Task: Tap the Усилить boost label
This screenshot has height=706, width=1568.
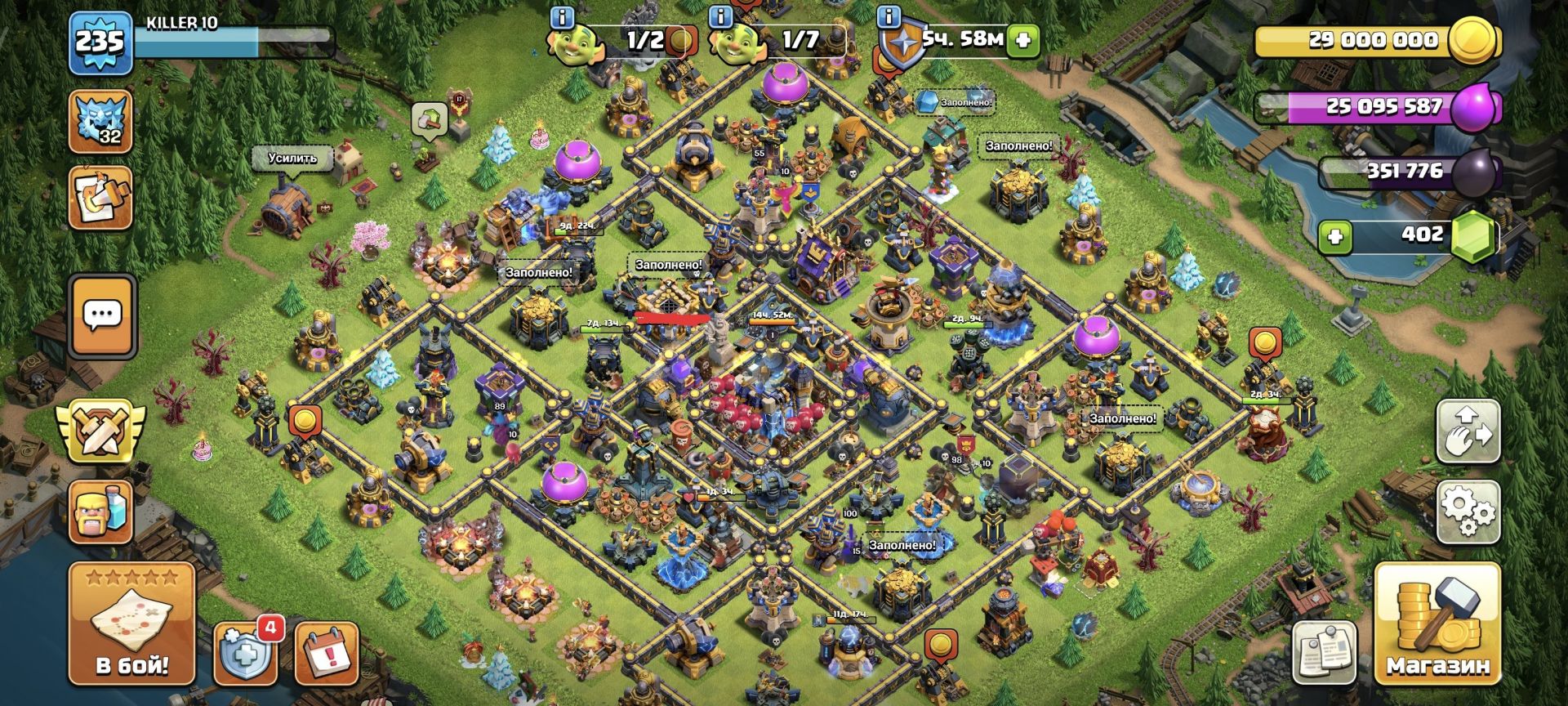Action: [292, 158]
